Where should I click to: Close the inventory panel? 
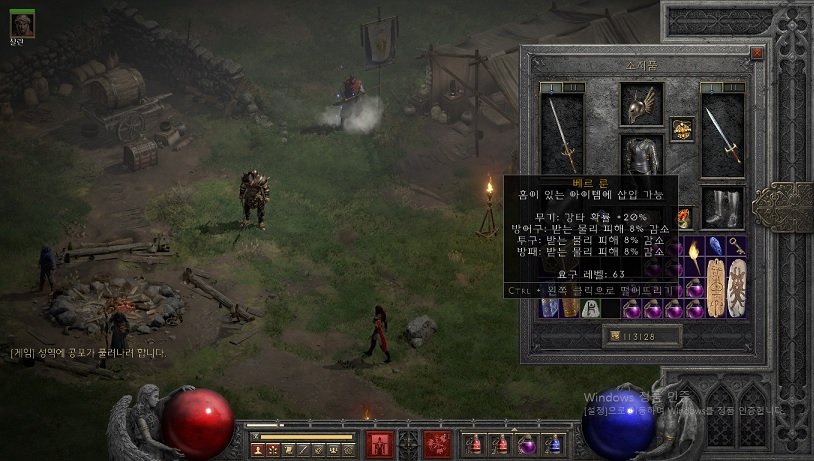[756, 53]
